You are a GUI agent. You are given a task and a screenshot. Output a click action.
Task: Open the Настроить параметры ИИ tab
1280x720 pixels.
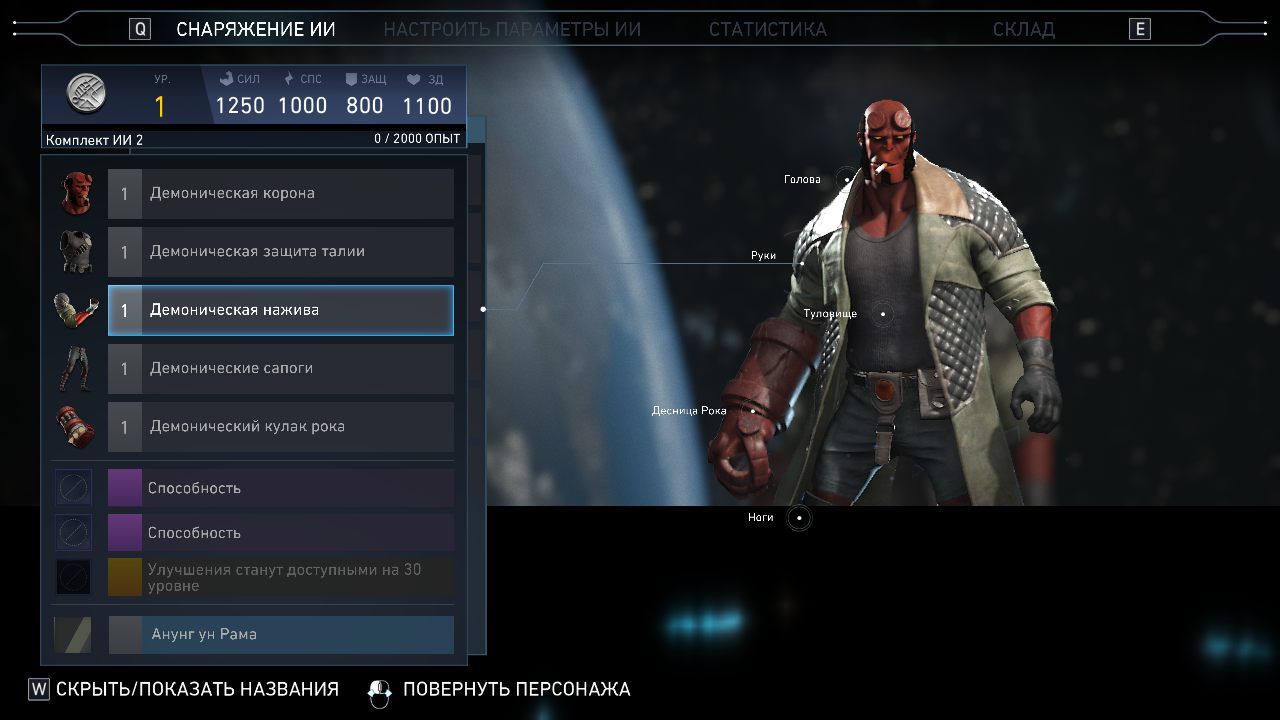512,29
